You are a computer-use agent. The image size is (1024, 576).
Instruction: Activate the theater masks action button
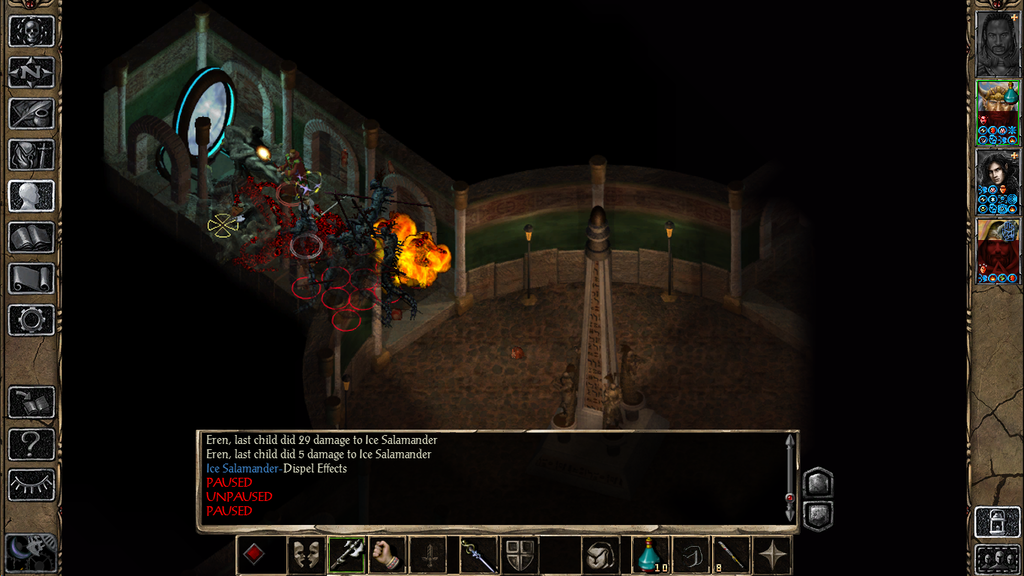click(x=306, y=555)
